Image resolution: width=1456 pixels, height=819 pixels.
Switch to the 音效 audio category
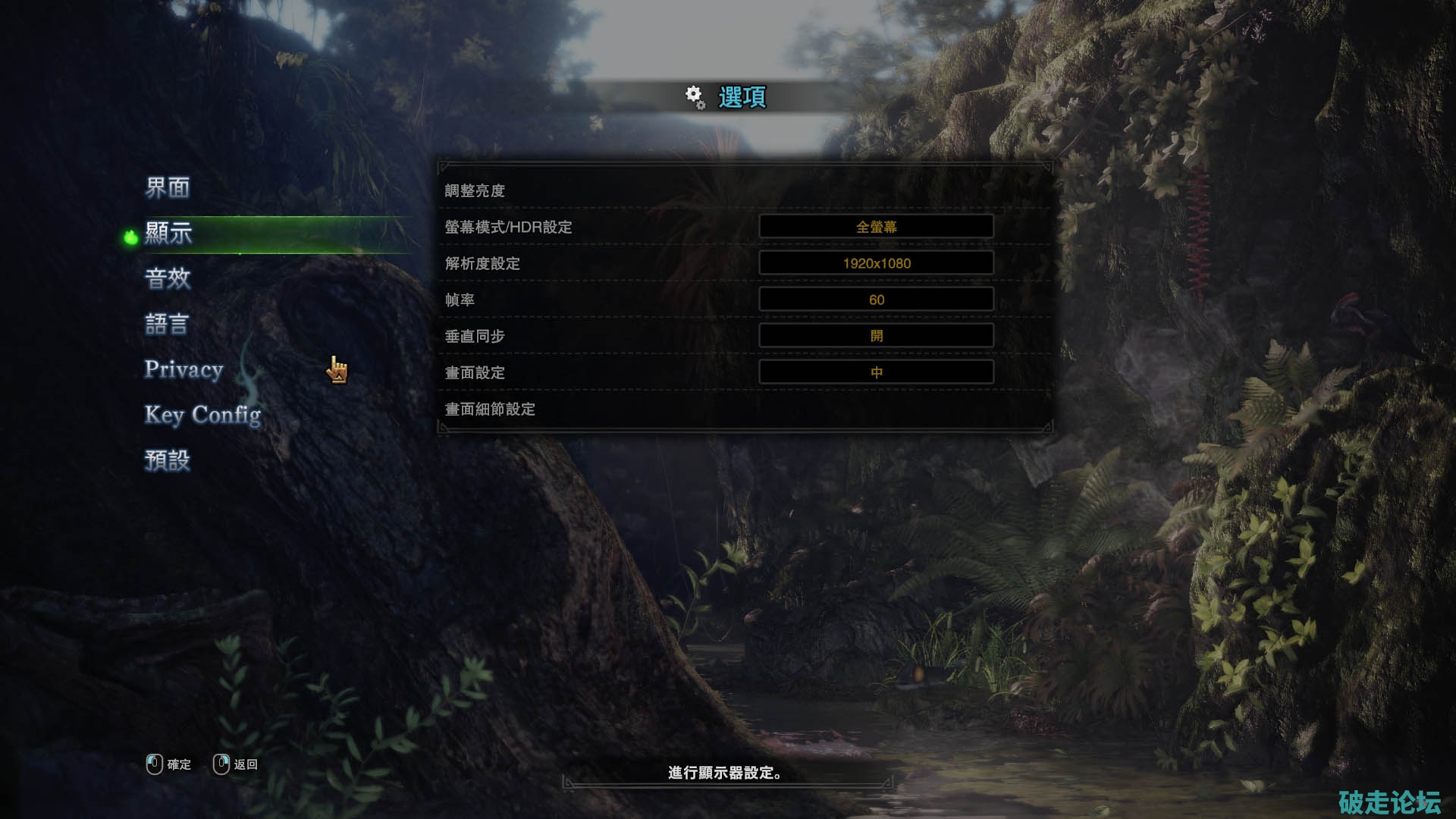pos(168,278)
